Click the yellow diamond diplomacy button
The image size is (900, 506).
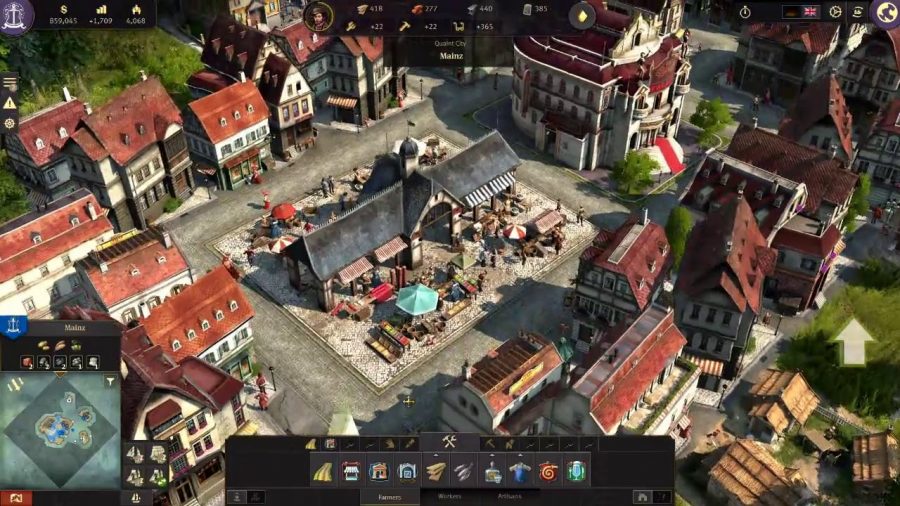pyautogui.click(x=582, y=15)
